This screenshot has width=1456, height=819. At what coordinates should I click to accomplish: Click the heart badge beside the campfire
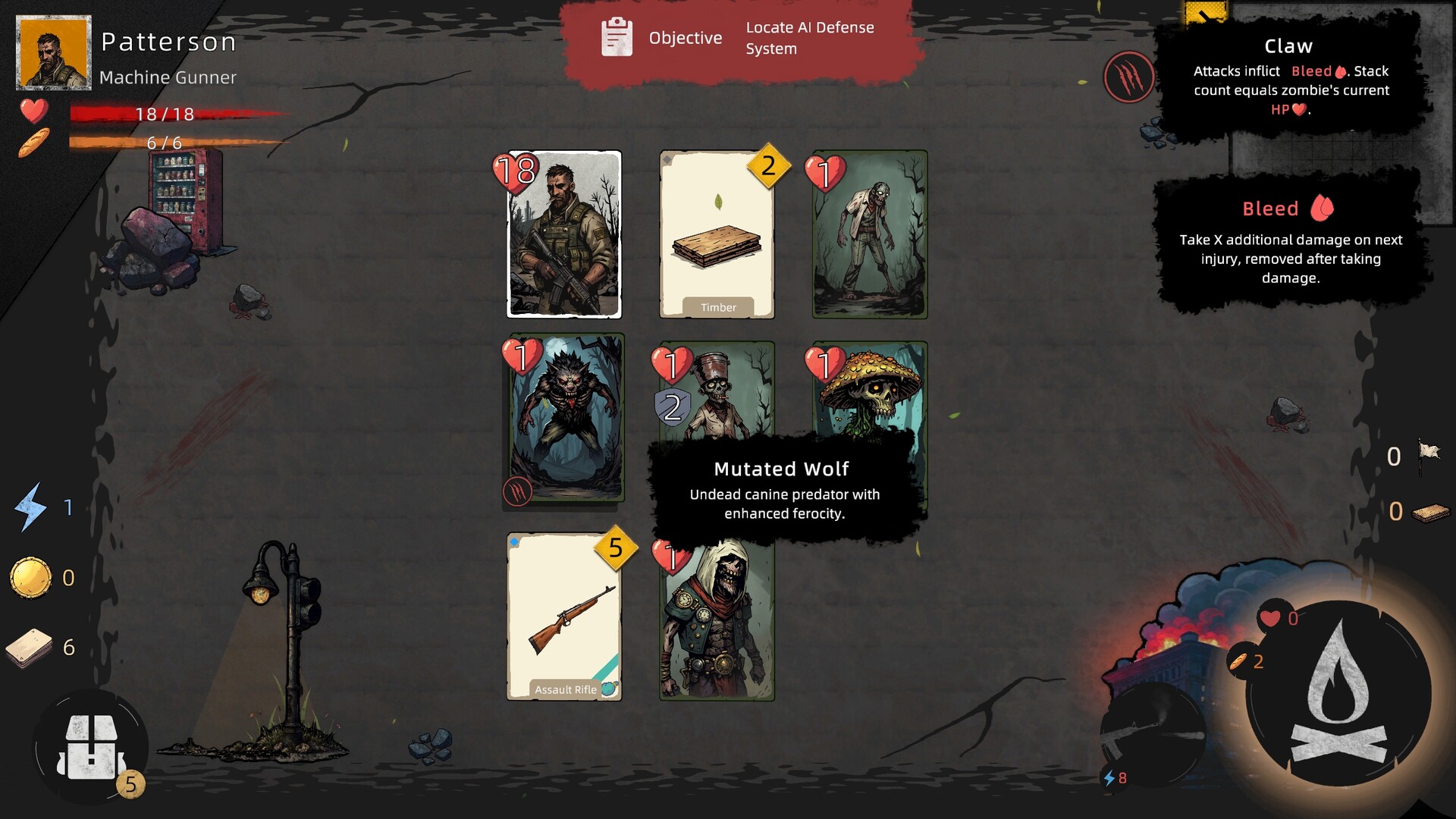(x=1269, y=620)
